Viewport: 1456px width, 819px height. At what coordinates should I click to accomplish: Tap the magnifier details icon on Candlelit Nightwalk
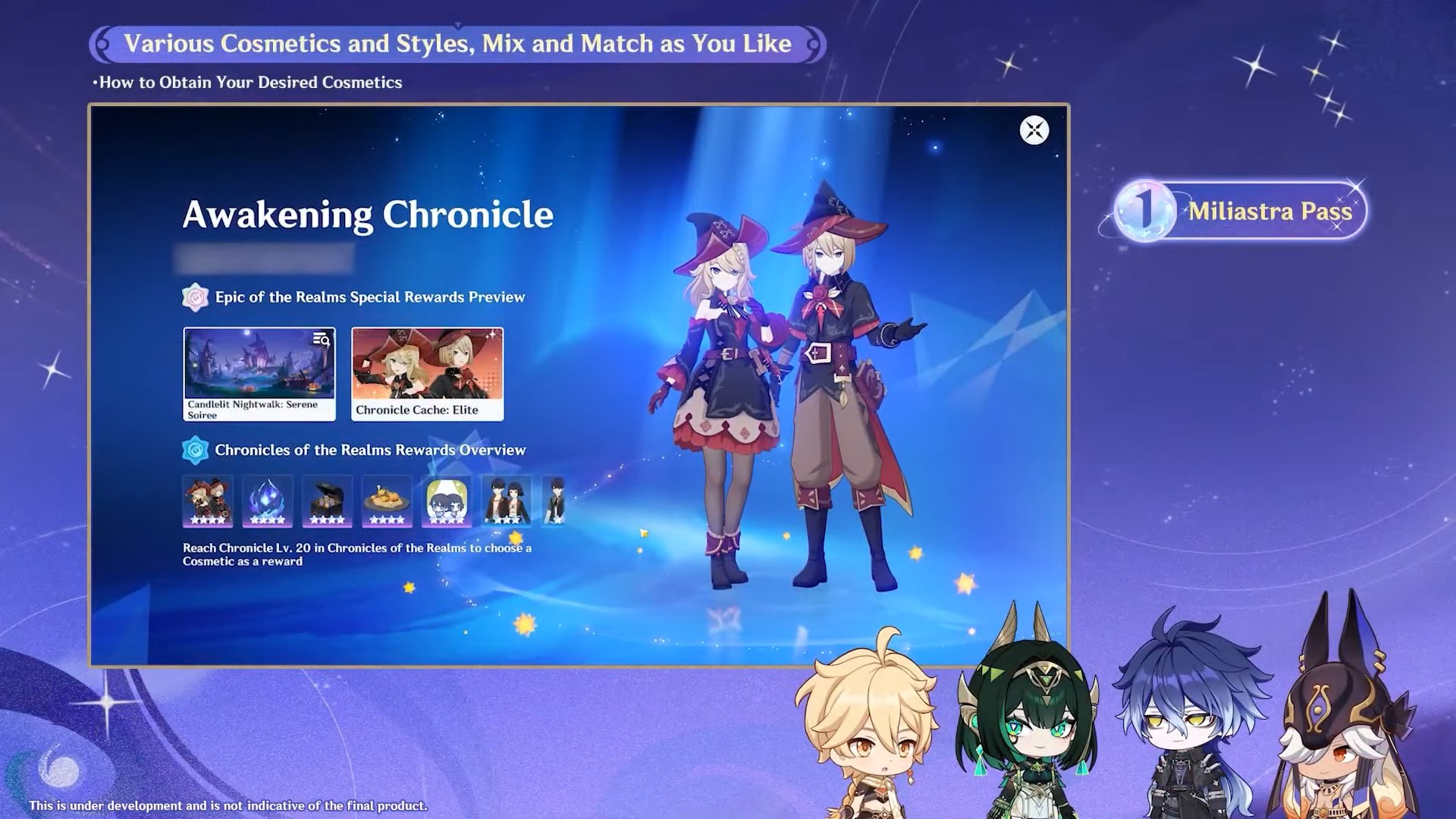coord(322,340)
